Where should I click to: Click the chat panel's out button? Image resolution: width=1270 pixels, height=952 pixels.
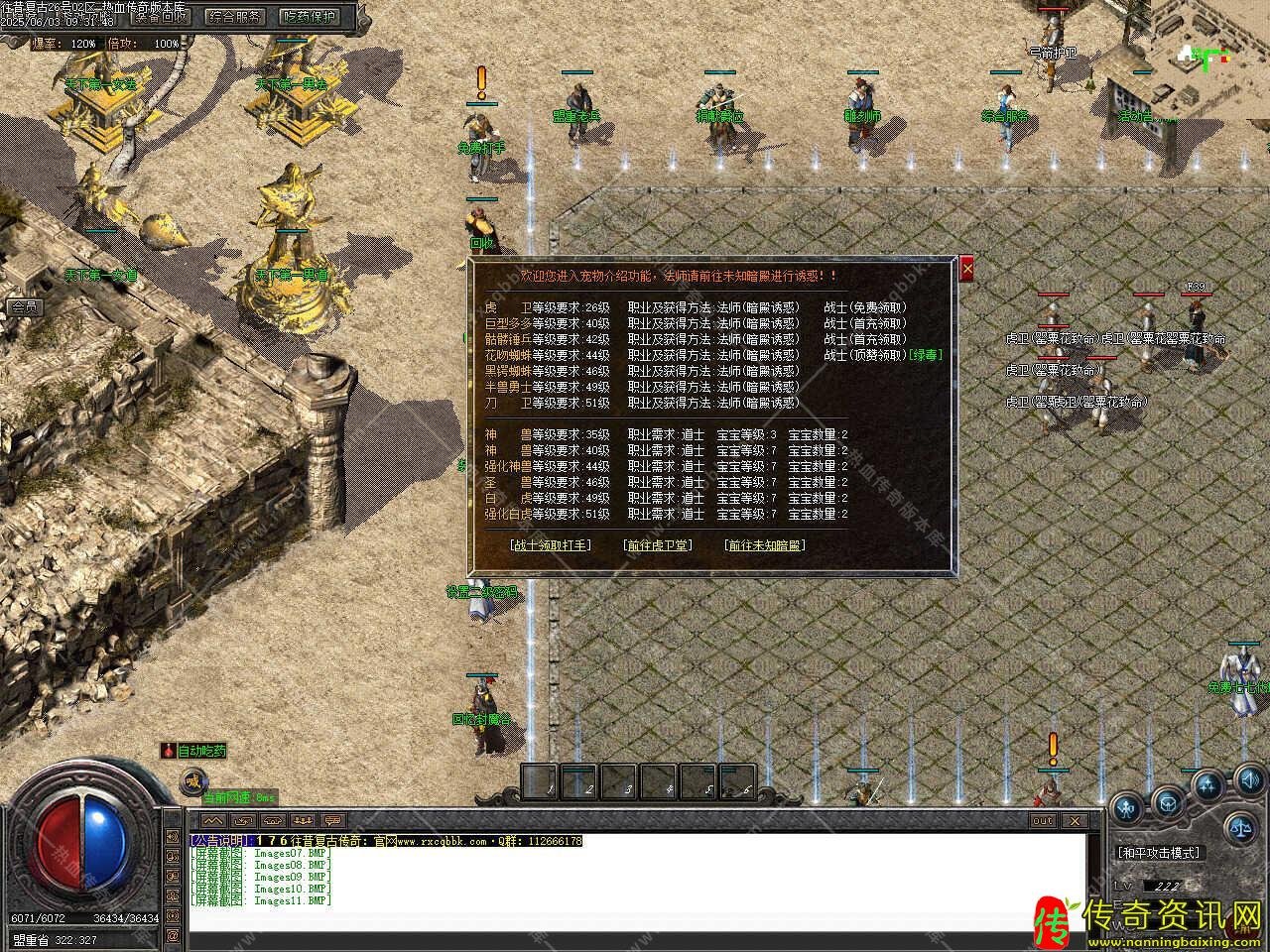click(1043, 820)
